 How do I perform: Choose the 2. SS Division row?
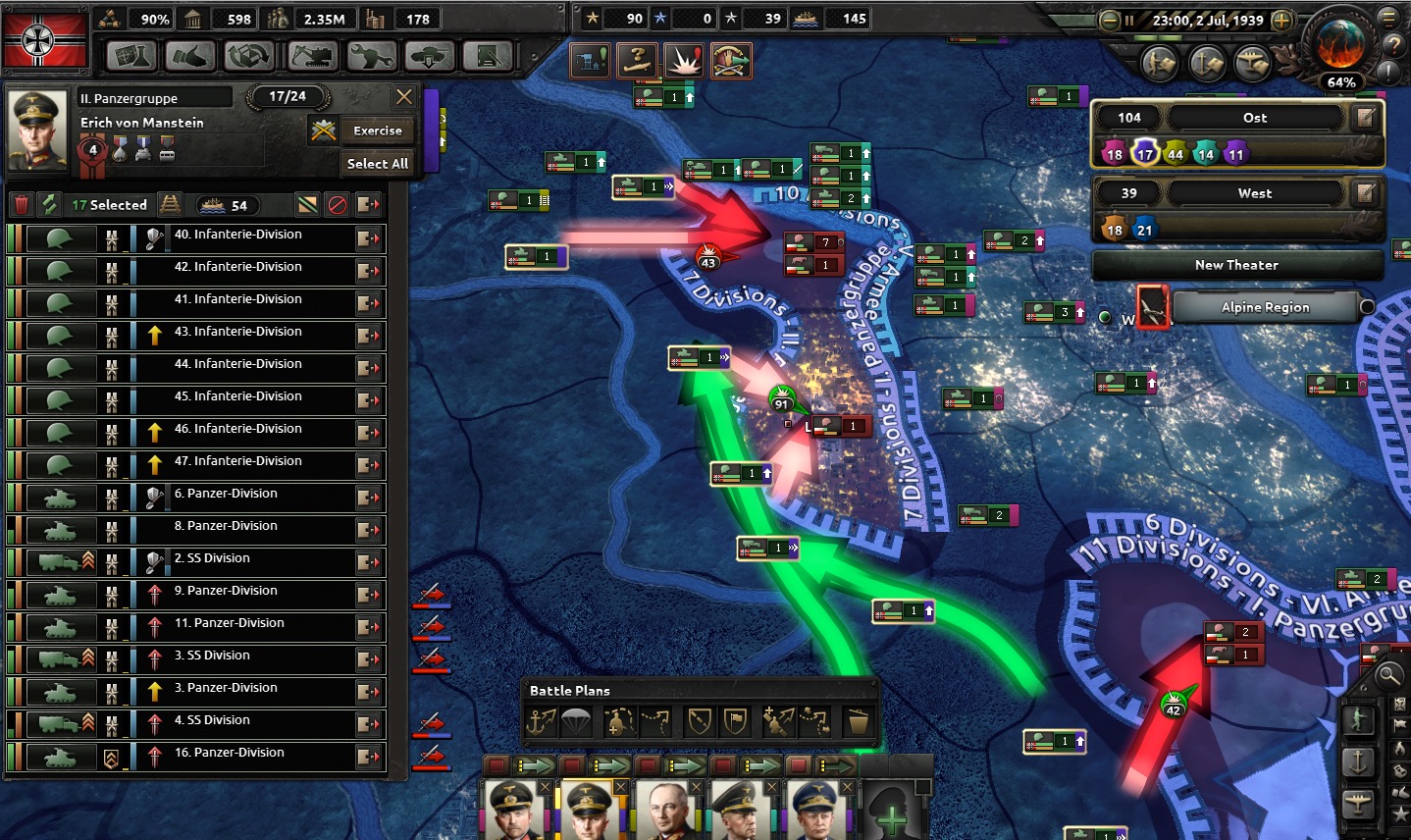point(212,559)
